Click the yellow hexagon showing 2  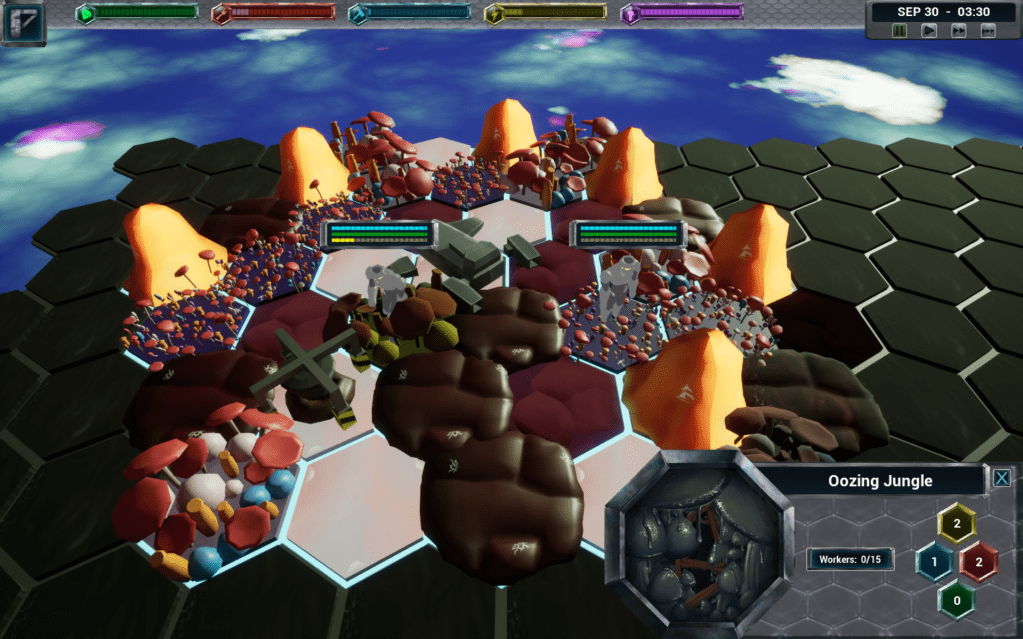click(x=957, y=523)
